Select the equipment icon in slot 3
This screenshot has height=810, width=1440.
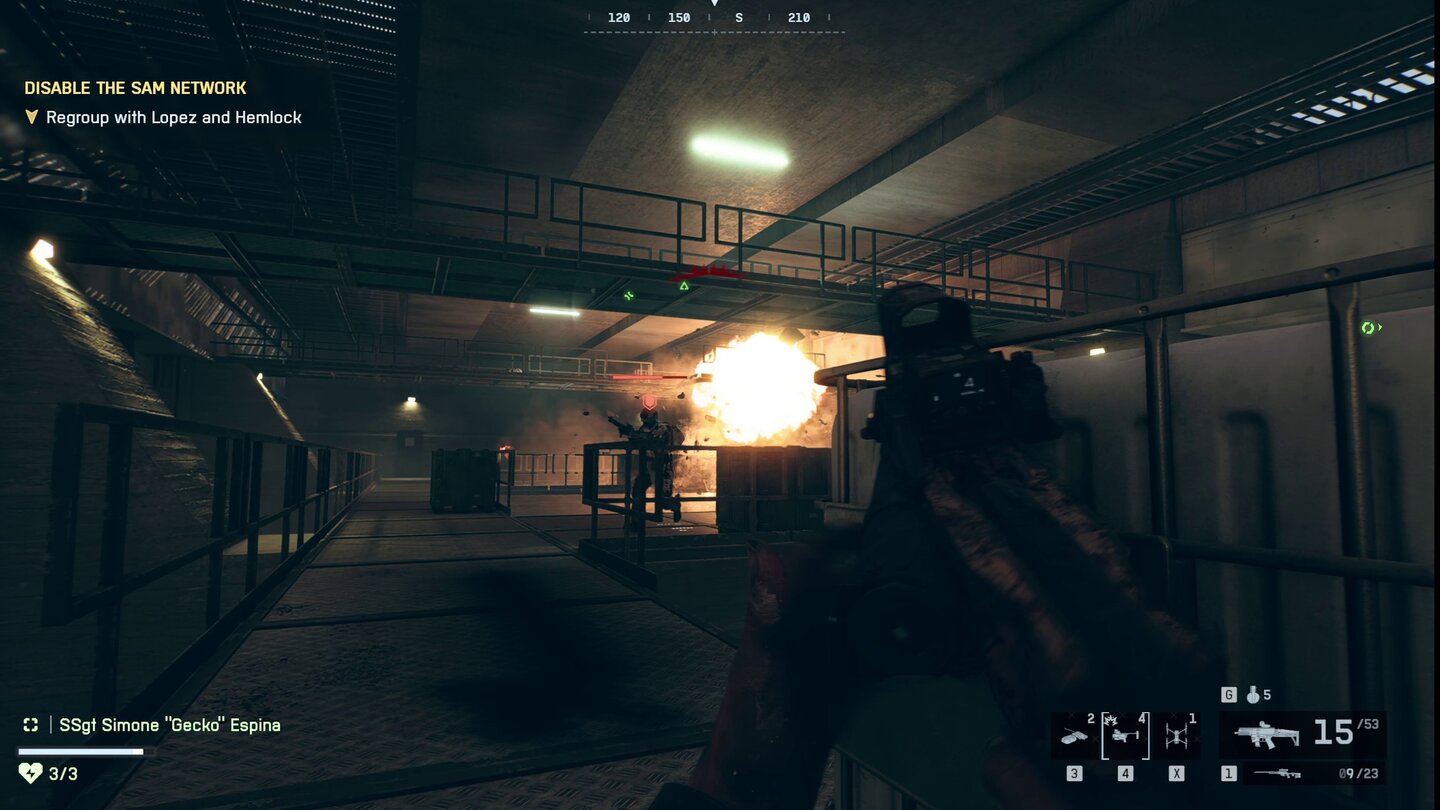[x=1072, y=735]
